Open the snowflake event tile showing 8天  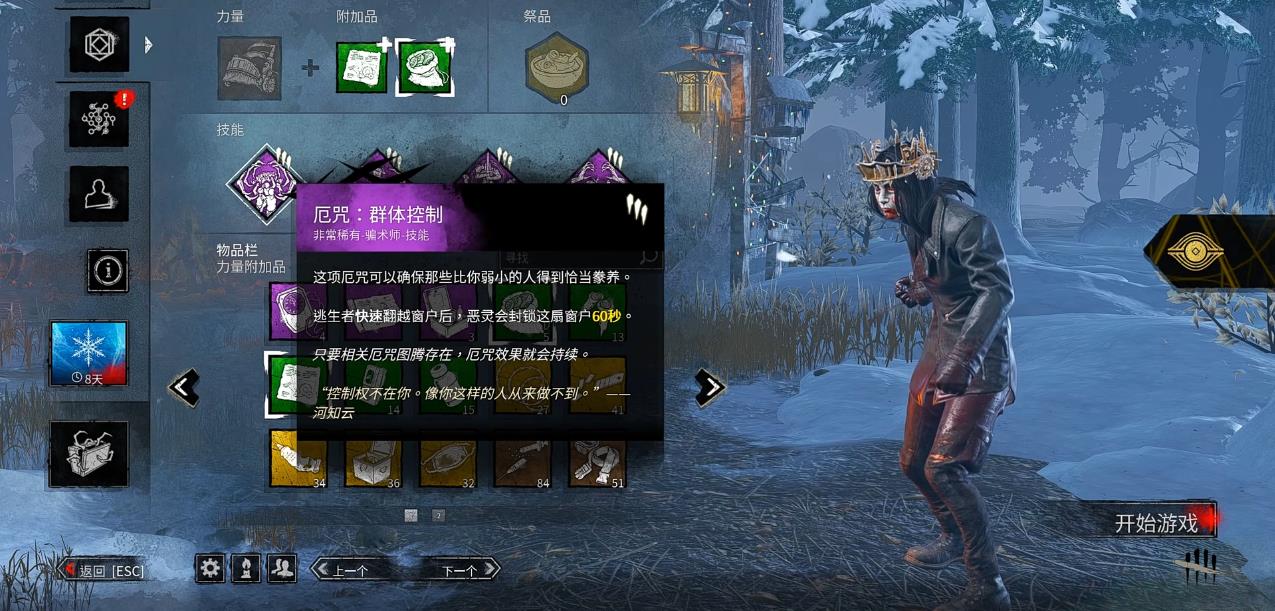[x=89, y=354]
